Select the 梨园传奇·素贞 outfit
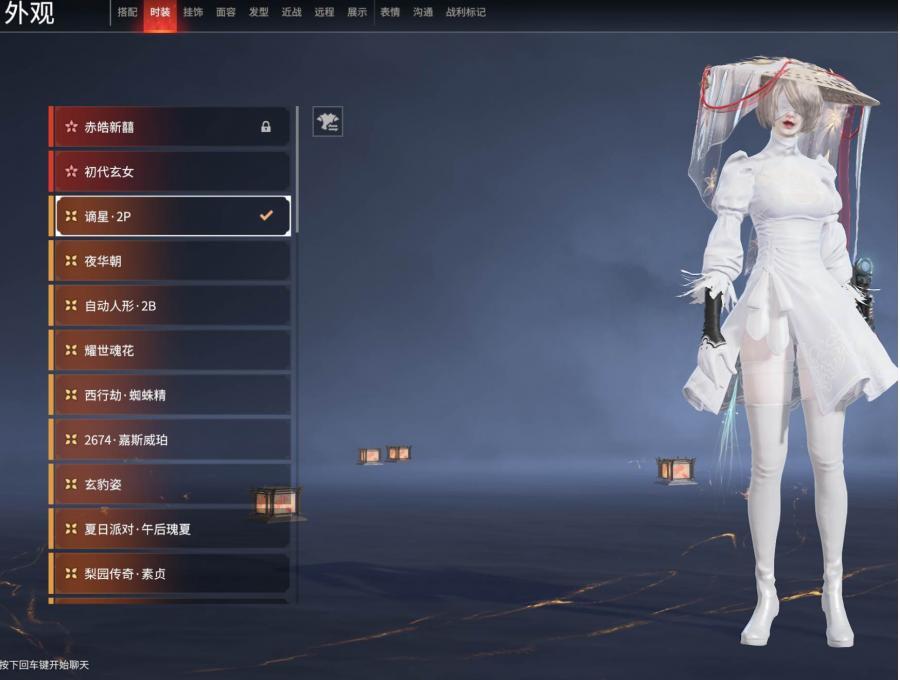The height and width of the screenshot is (680, 900). tap(170, 574)
